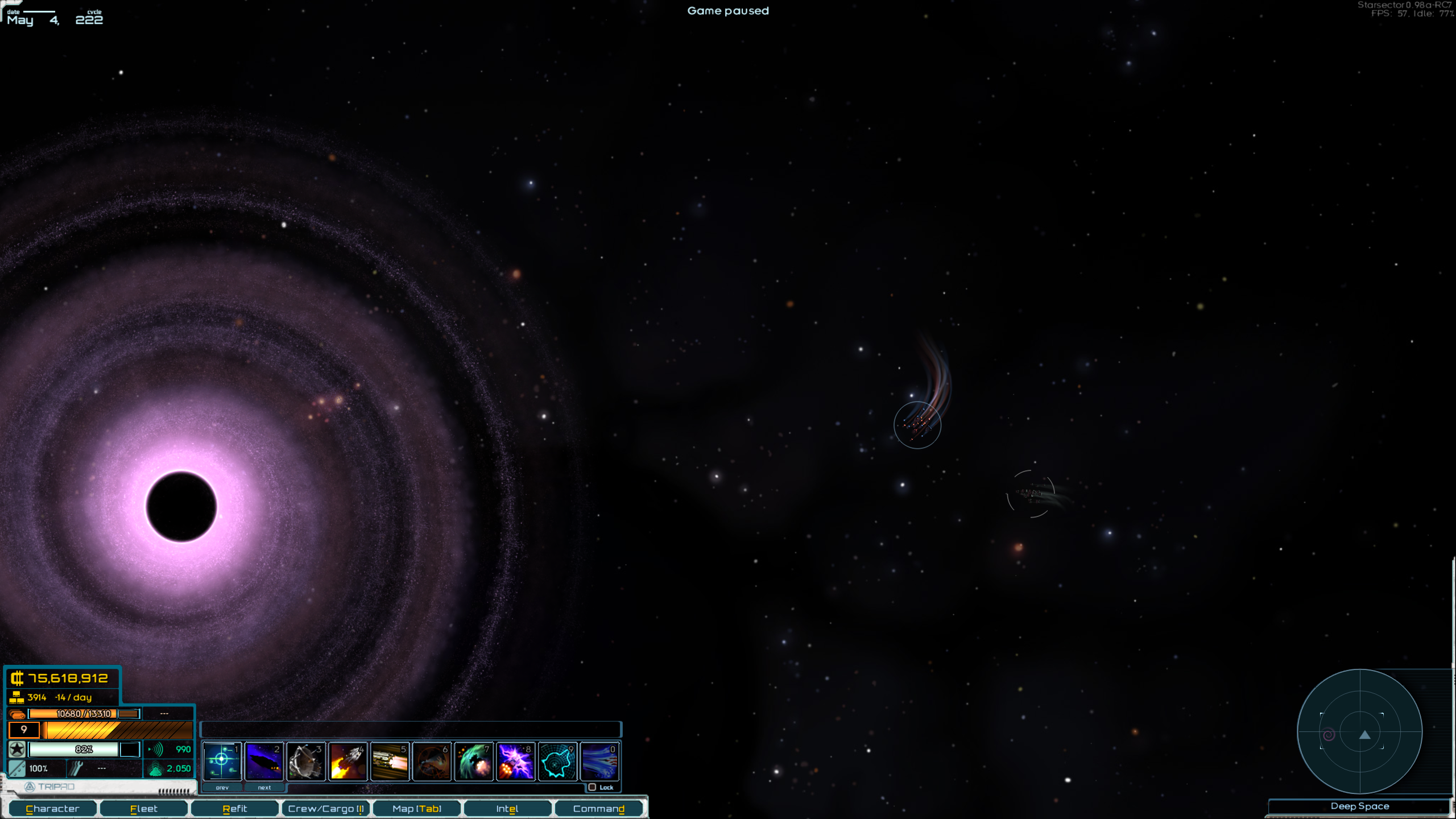Open the Refit screen
The height and width of the screenshot is (819, 1456).
point(235,808)
